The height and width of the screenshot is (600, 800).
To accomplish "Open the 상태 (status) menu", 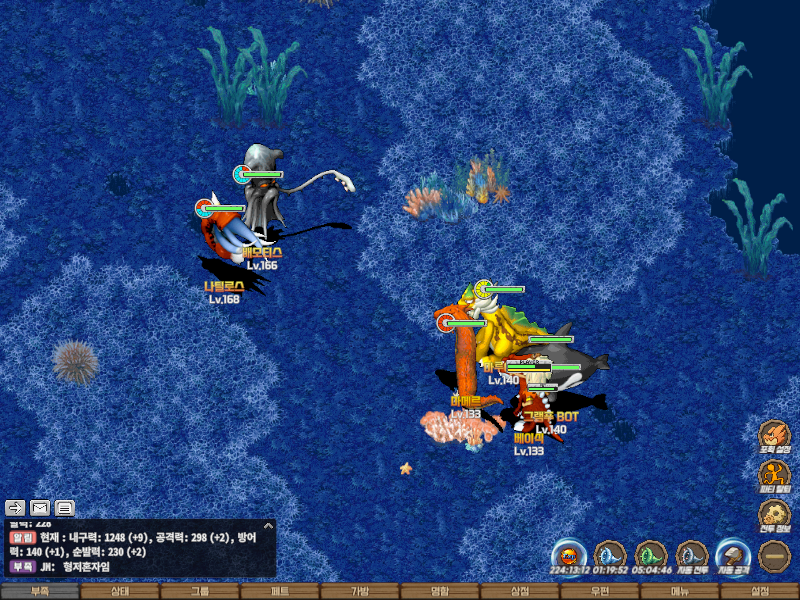I will point(120,592).
